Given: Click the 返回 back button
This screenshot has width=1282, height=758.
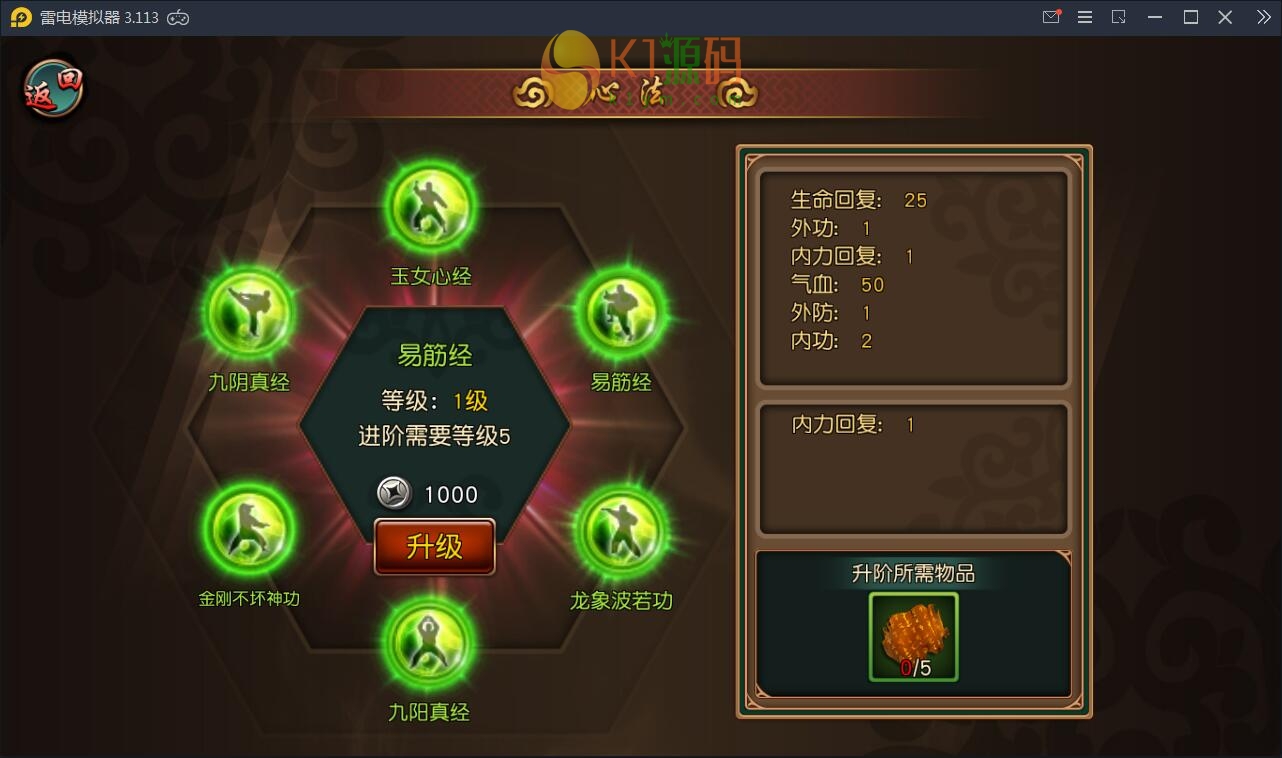Looking at the screenshot, I should 50,88.
